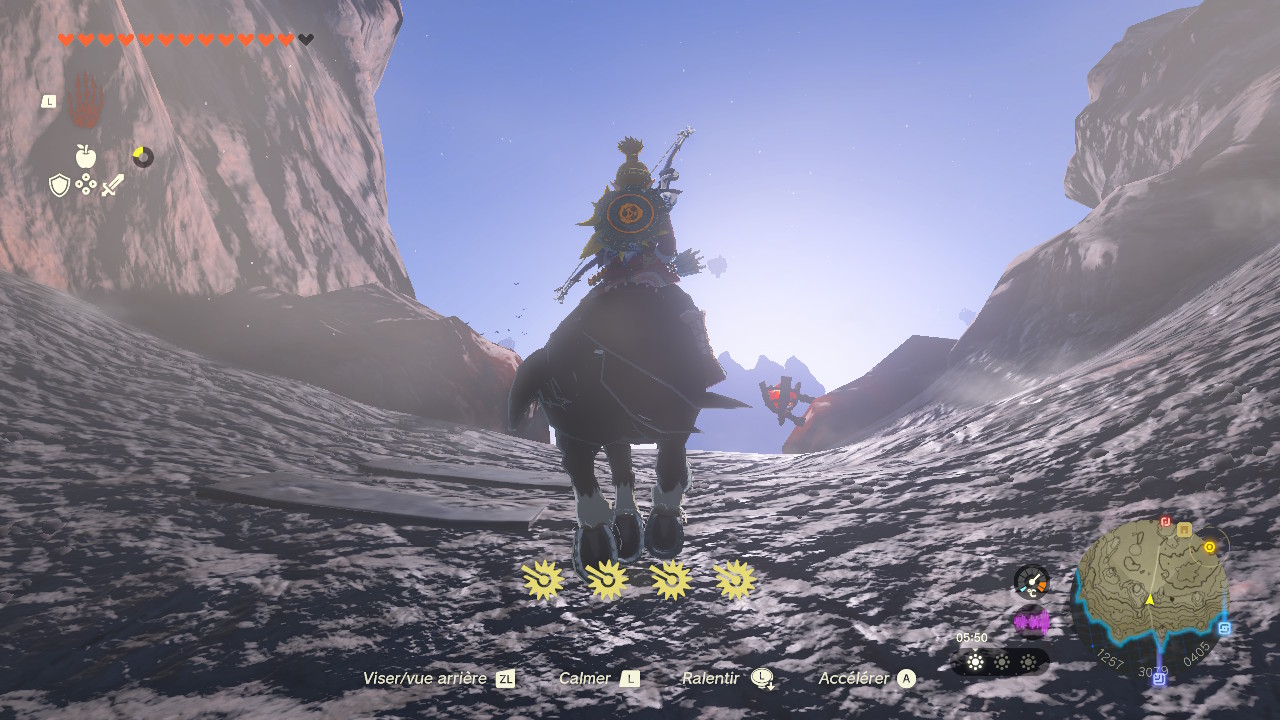This screenshot has width=1280, height=720.
Task: Click the apple item icon
Action: (x=86, y=156)
